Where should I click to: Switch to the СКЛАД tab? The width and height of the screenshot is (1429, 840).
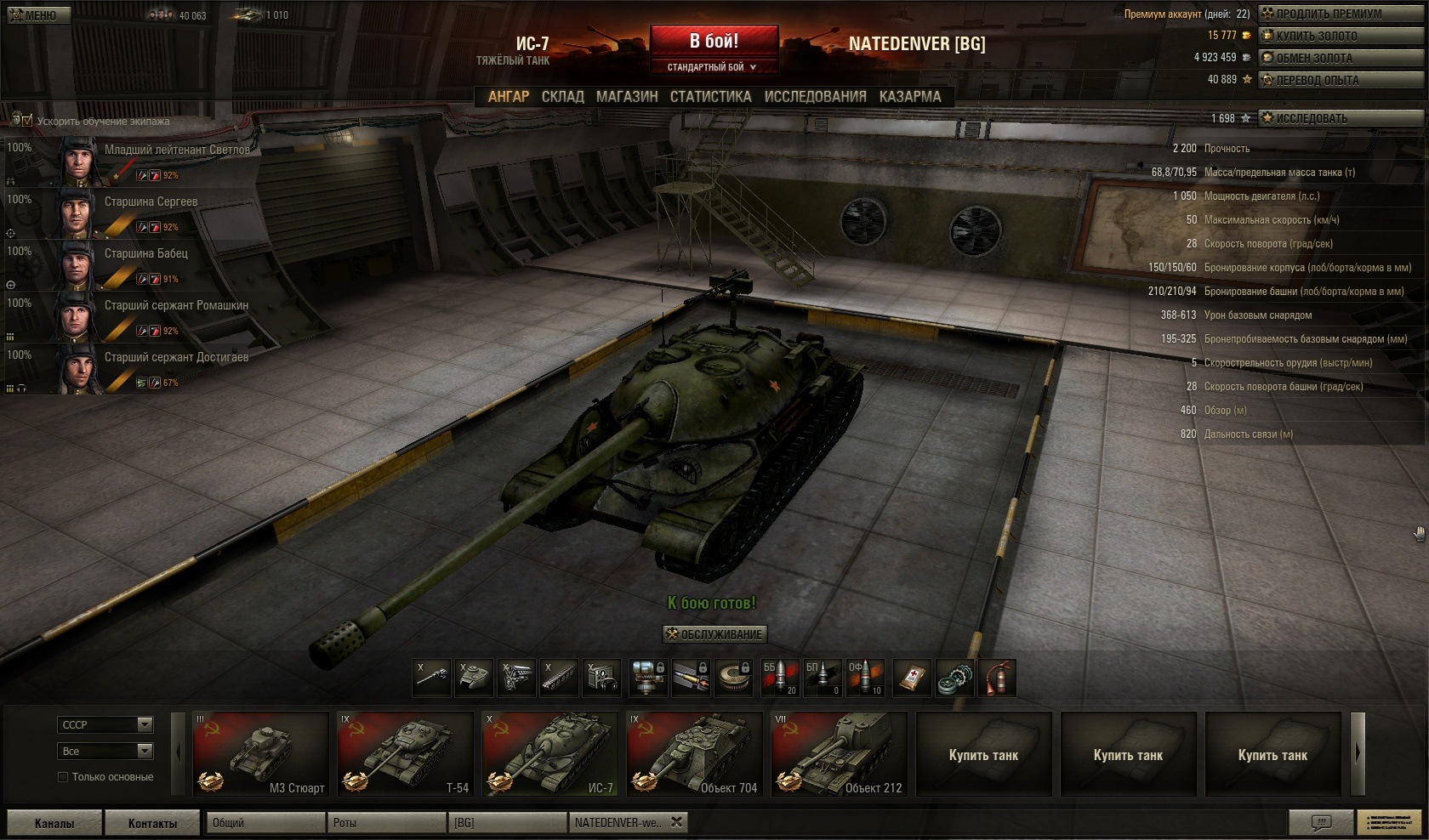(562, 97)
